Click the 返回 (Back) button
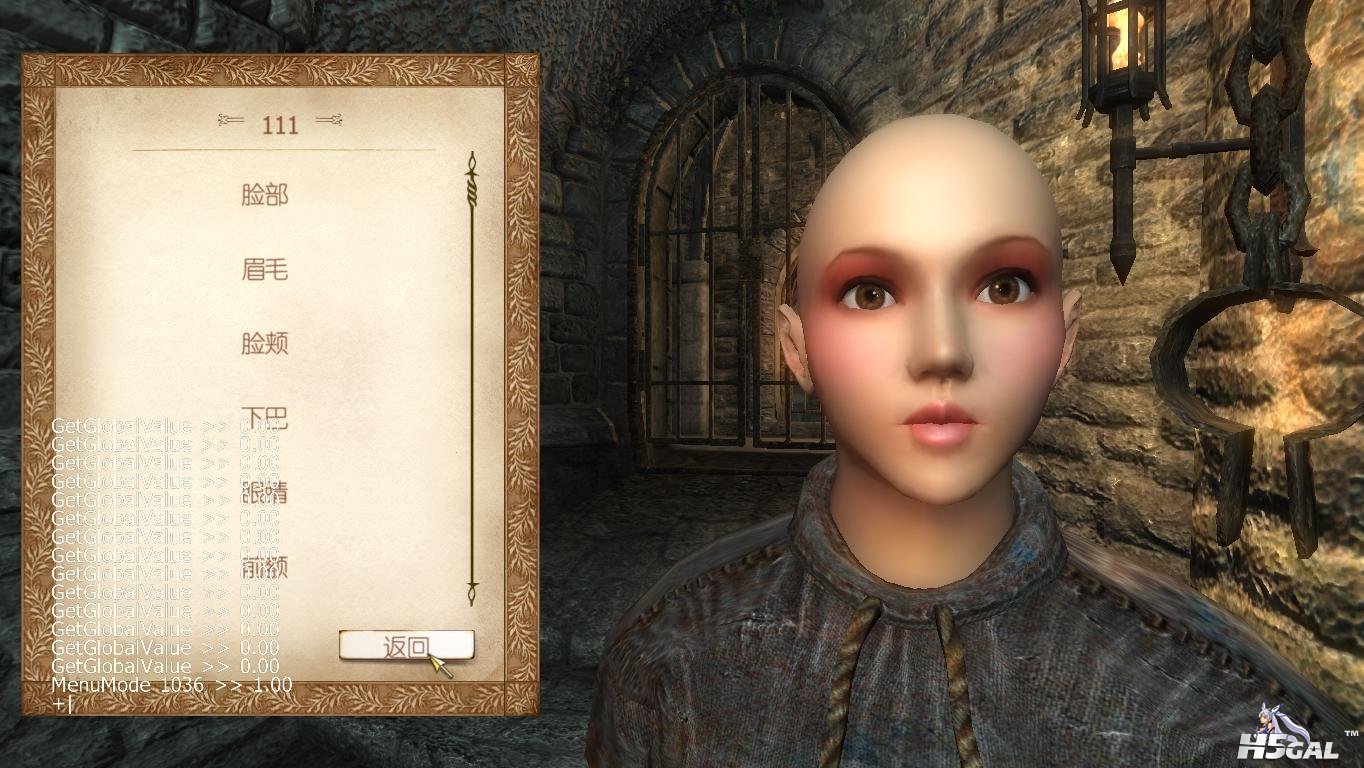This screenshot has width=1364, height=768. pyautogui.click(x=406, y=646)
